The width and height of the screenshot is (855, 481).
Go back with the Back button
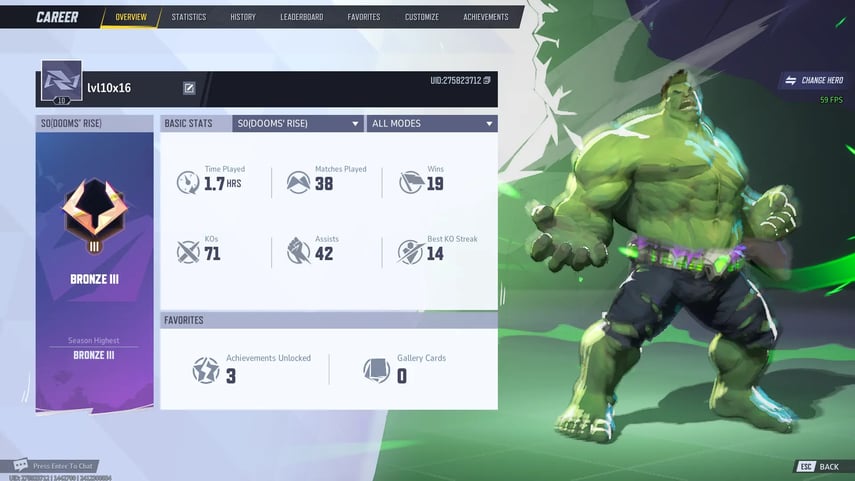point(820,467)
